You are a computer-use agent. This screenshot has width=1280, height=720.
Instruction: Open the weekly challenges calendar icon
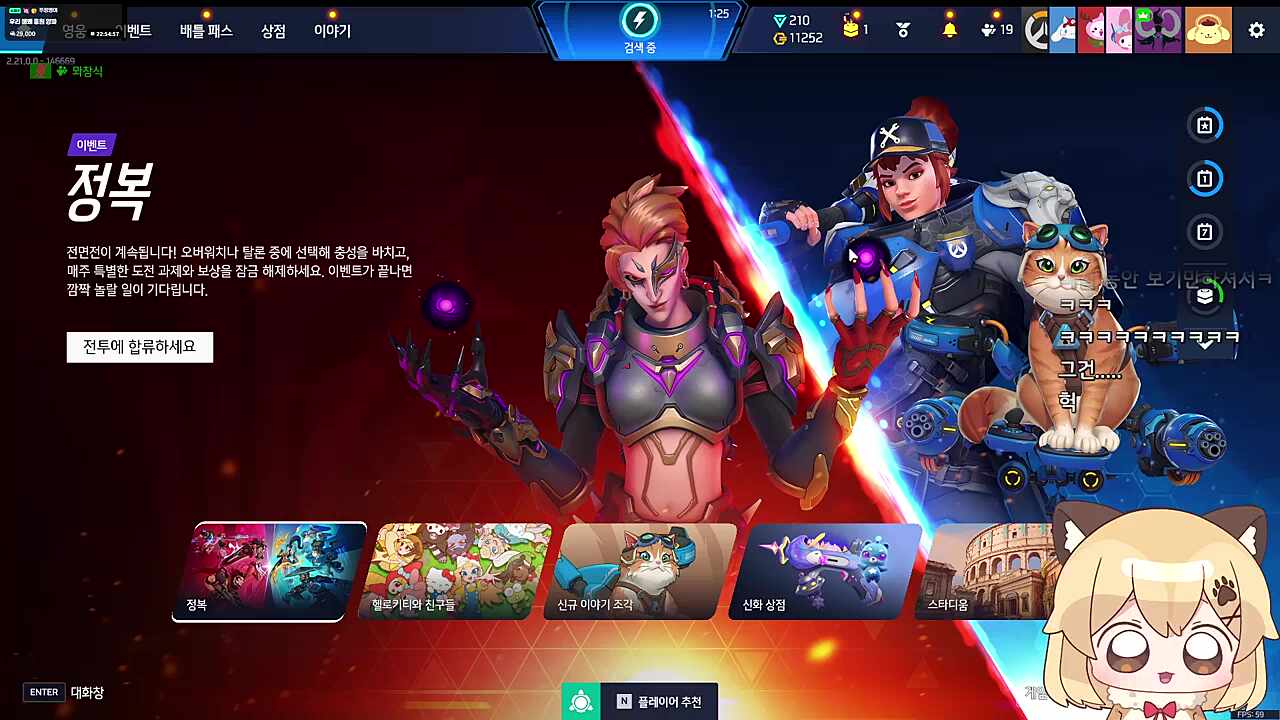pyautogui.click(x=1205, y=232)
